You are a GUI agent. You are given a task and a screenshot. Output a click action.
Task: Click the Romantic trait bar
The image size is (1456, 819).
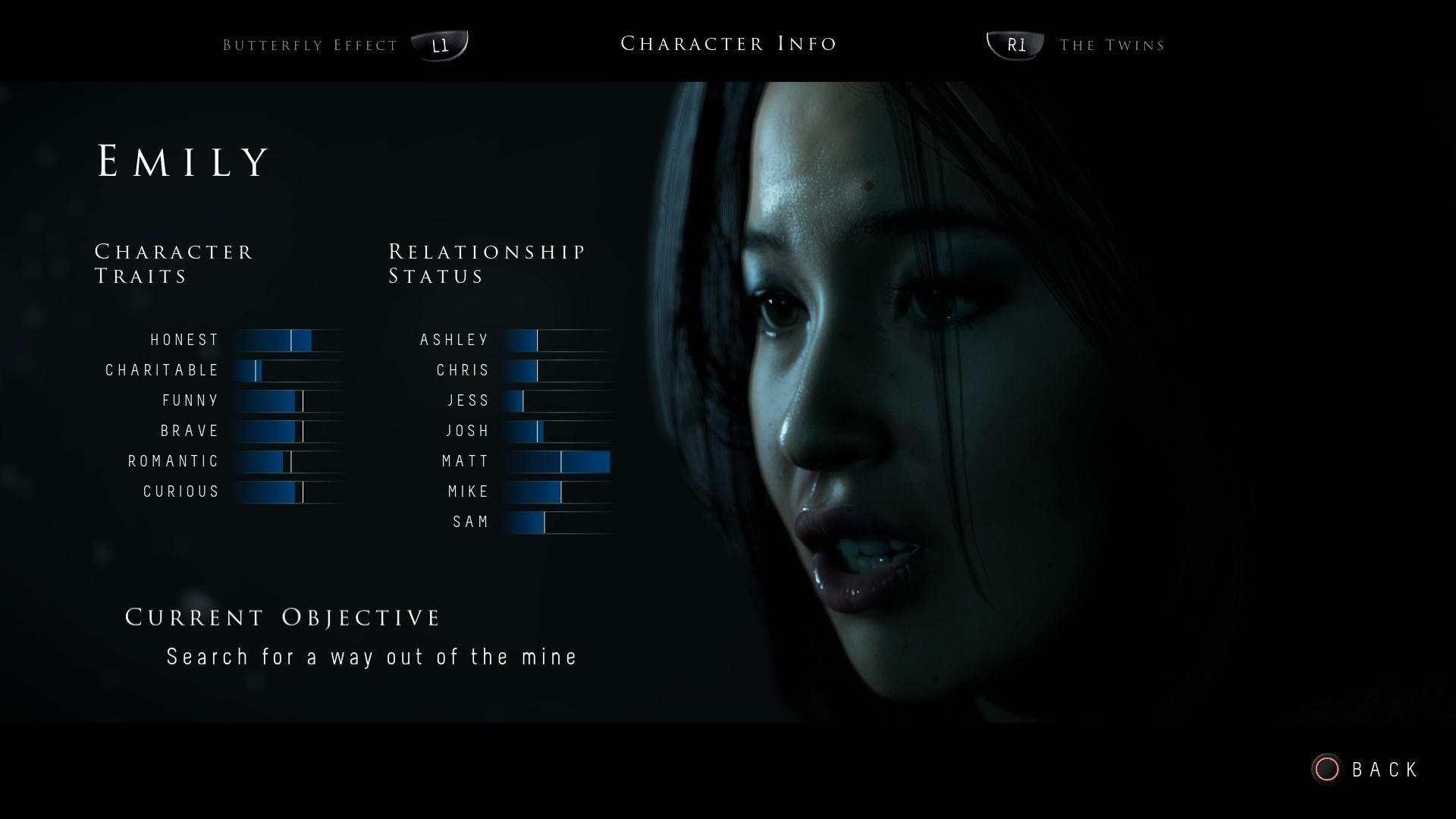(x=288, y=462)
